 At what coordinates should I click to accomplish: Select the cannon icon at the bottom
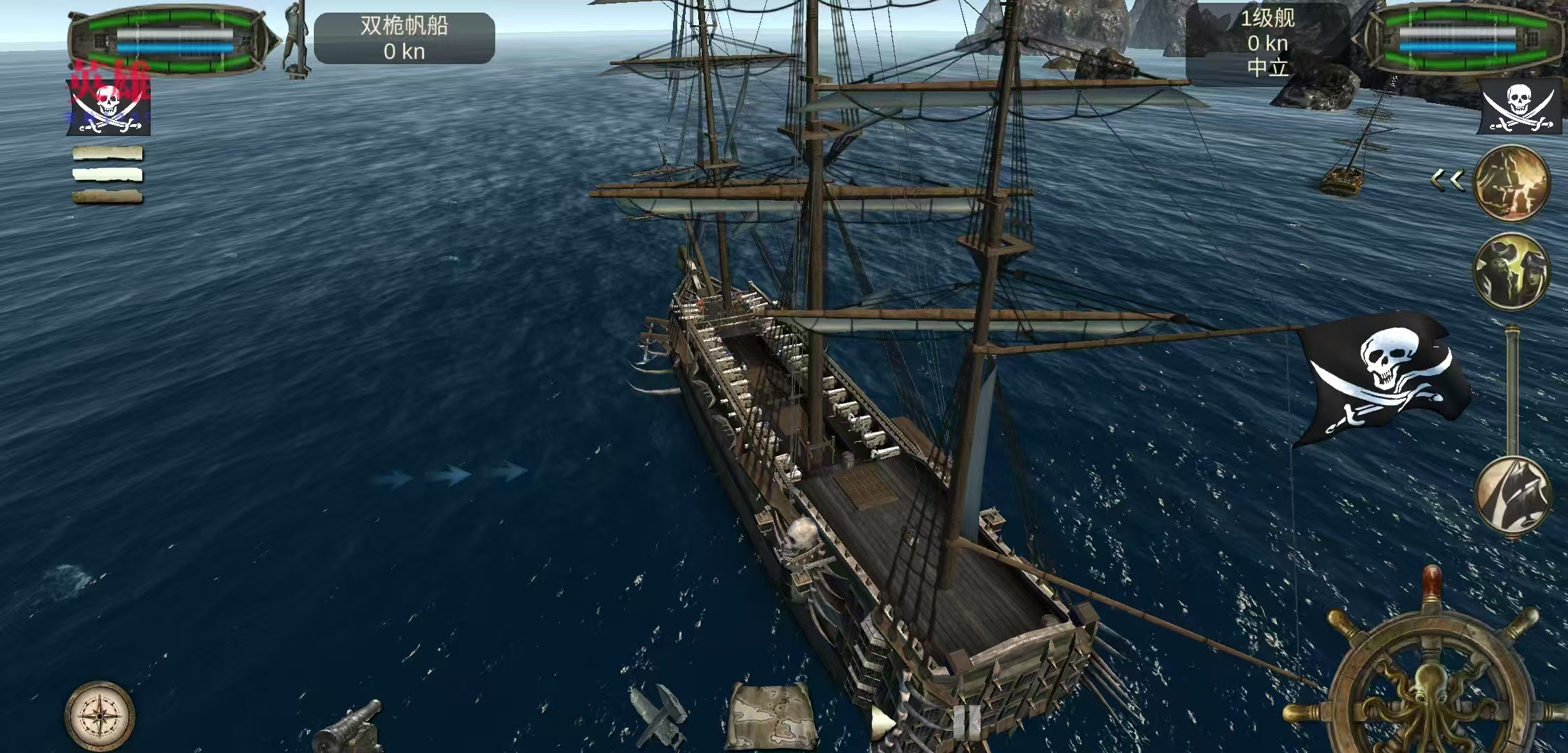[x=350, y=727]
